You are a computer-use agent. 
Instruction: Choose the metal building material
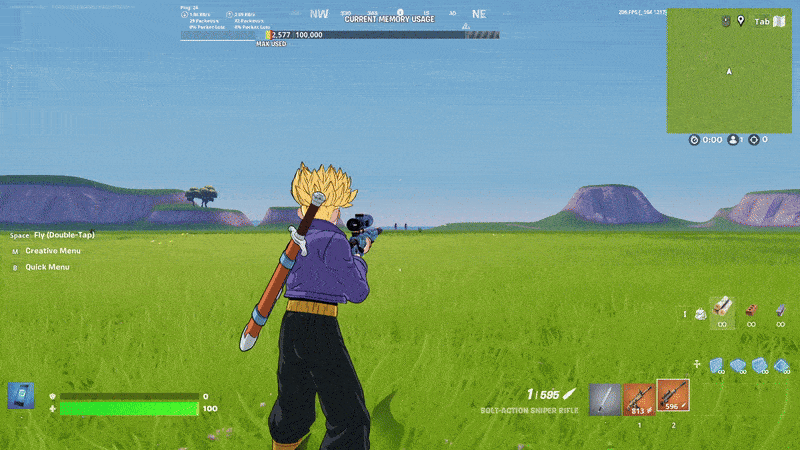[779, 311]
